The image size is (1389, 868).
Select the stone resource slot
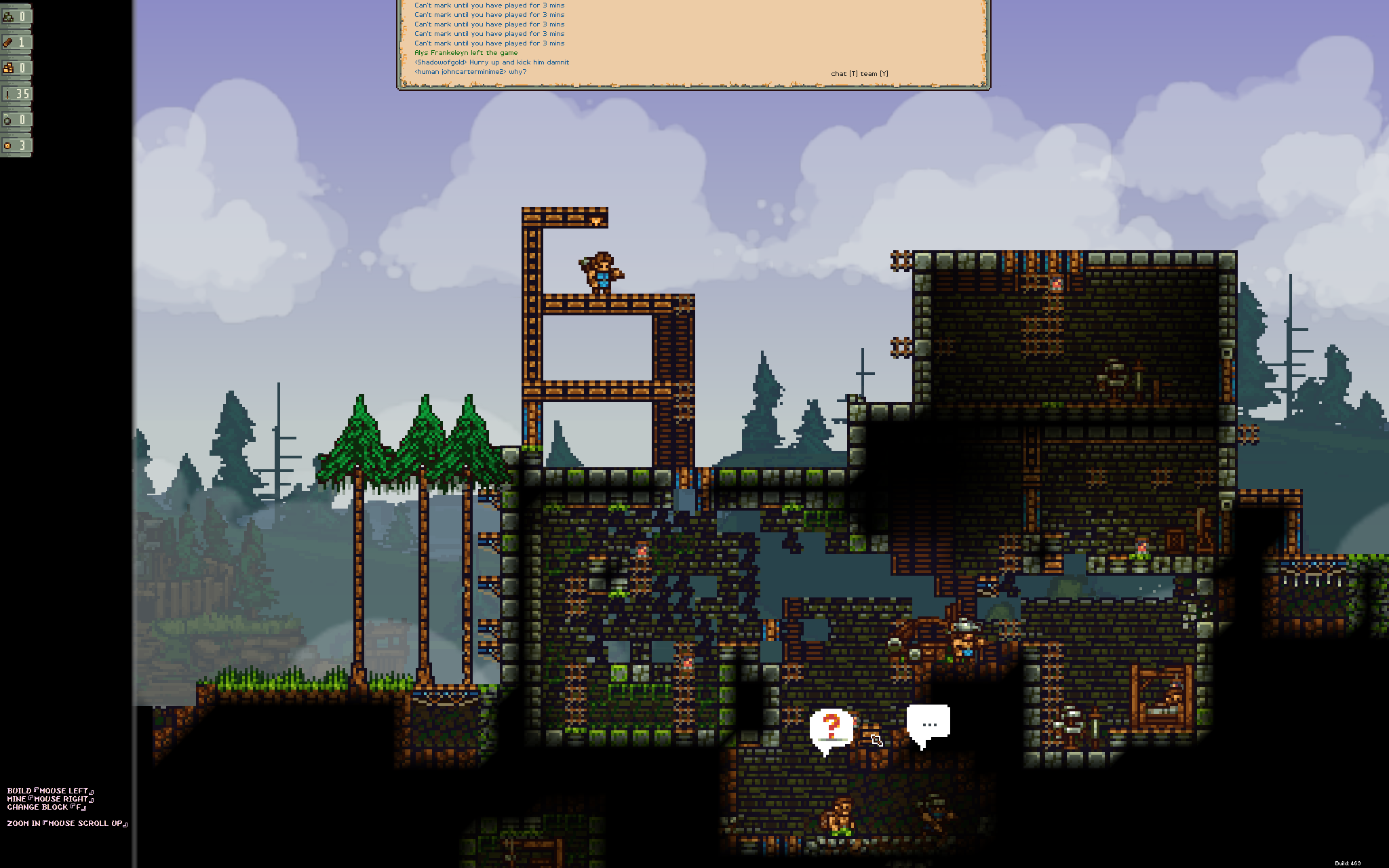click(x=16, y=16)
